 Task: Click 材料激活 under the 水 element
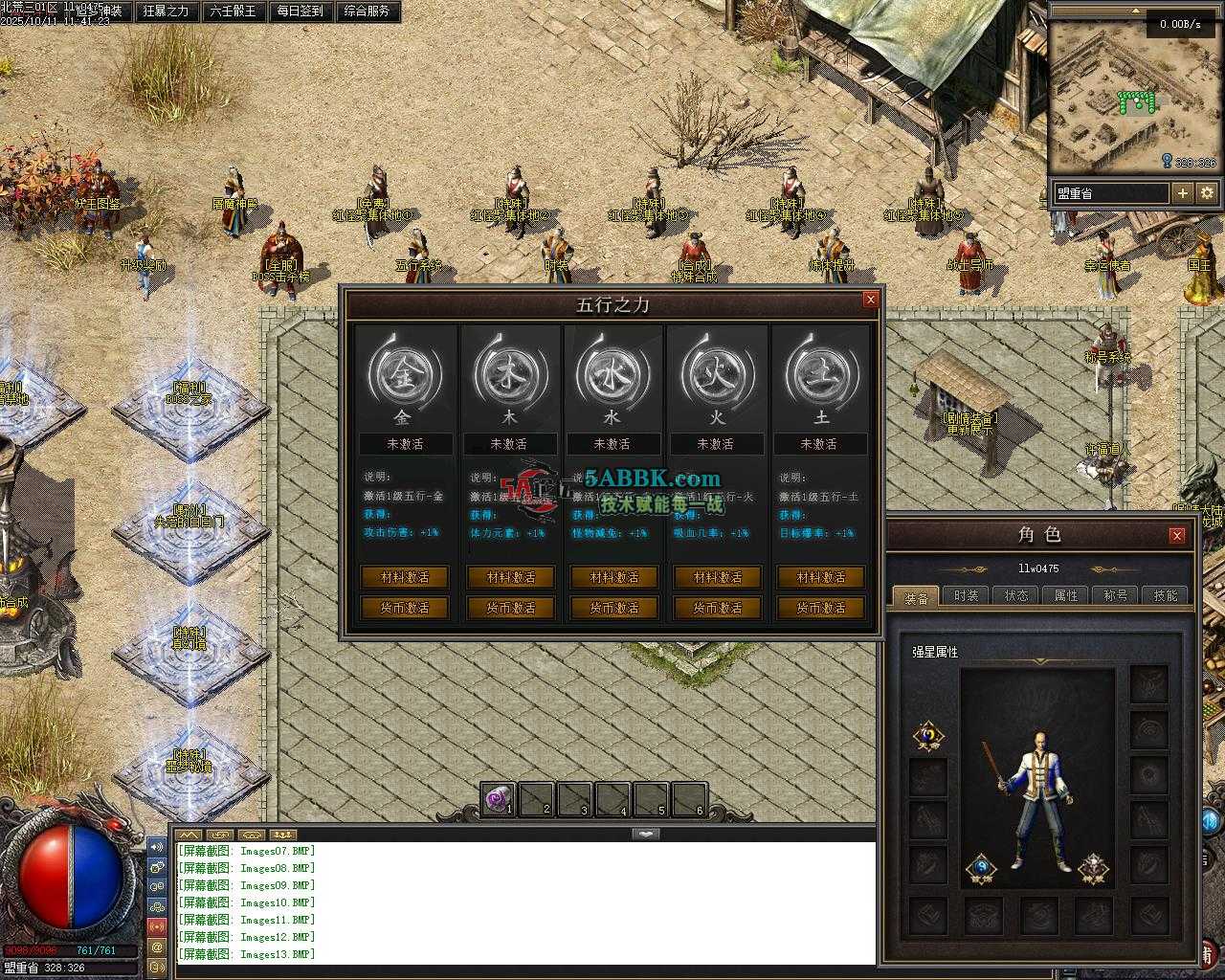click(x=613, y=577)
